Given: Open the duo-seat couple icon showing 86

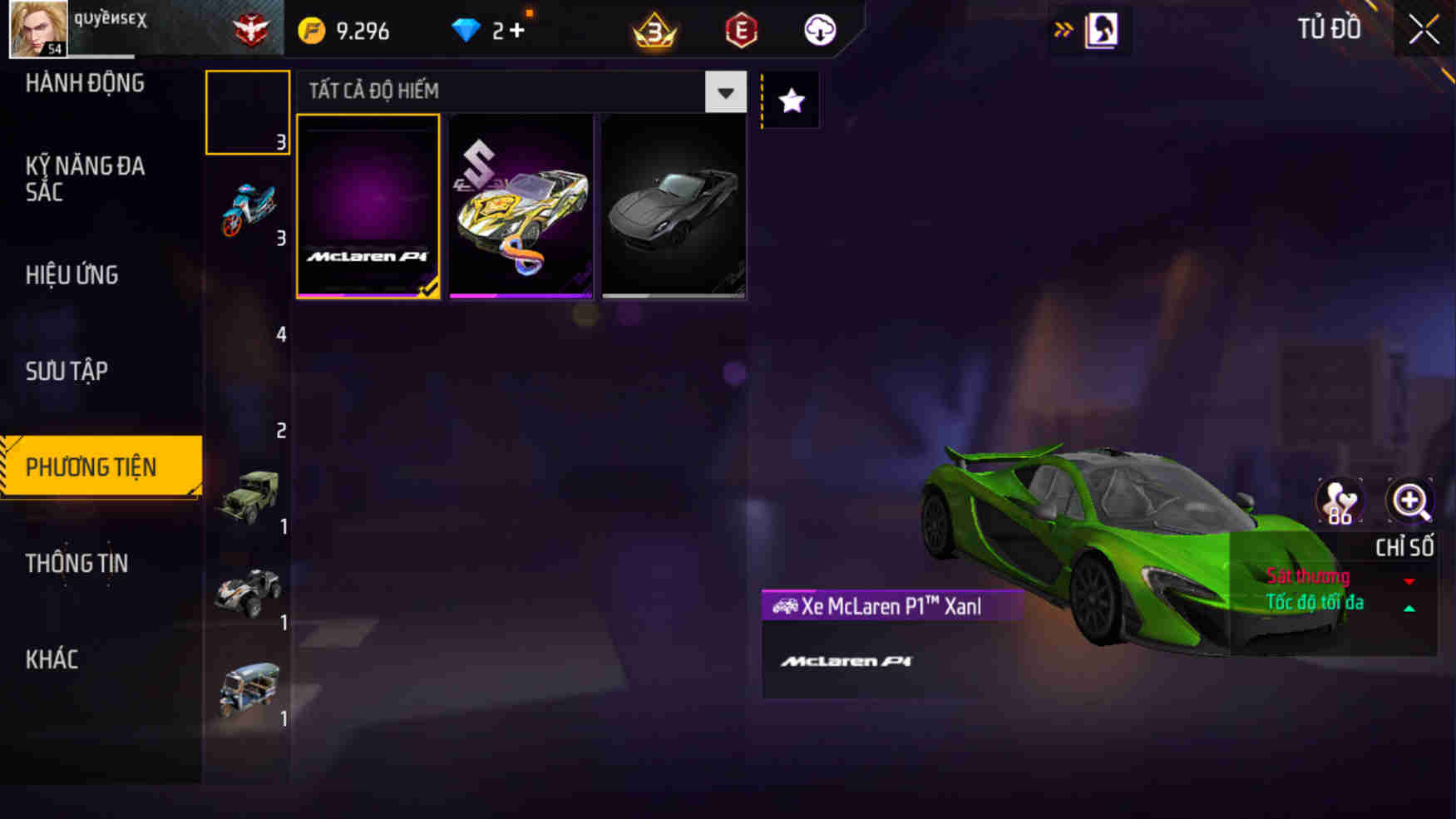Looking at the screenshot, I should [x=1341, y=501].
